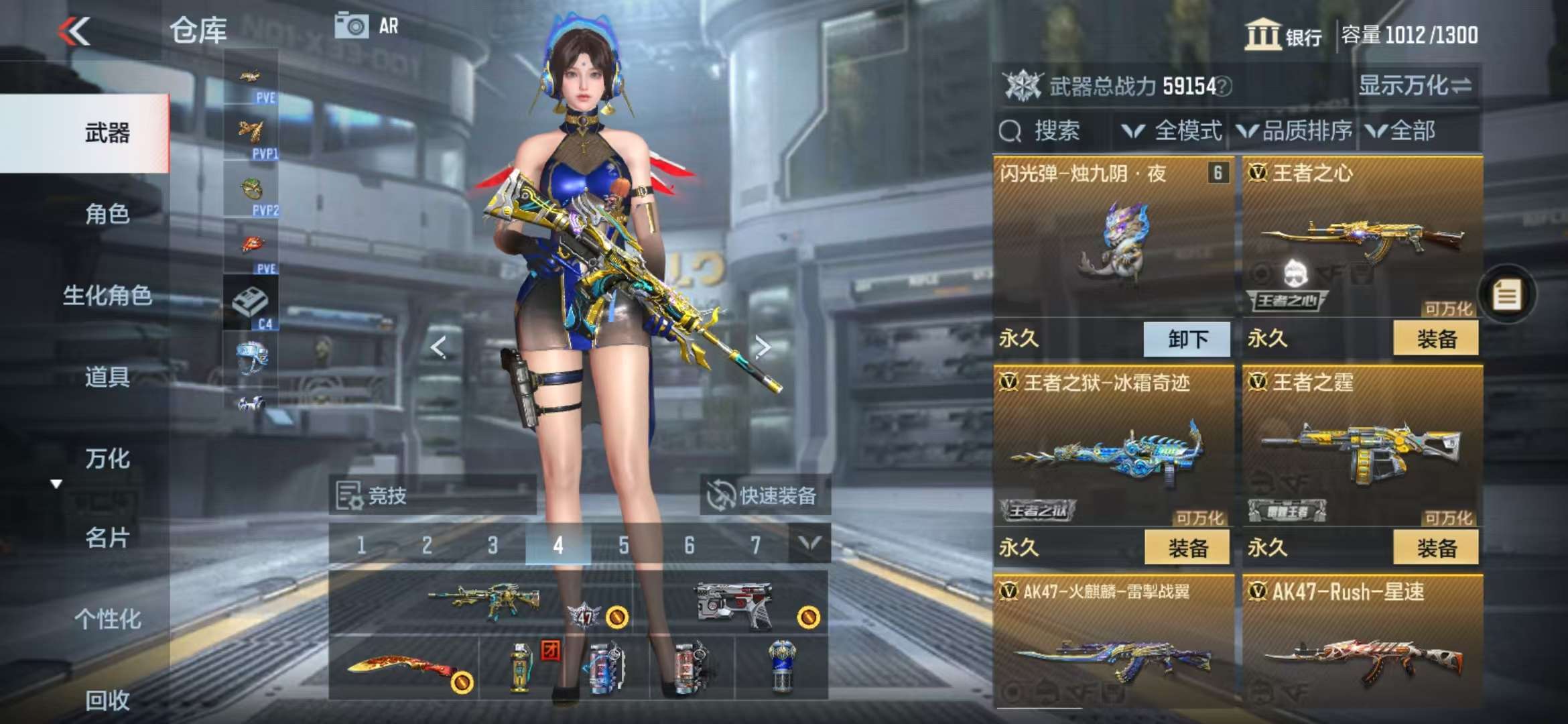
Task: Open the 个性化 section
Action: pos(107,619)
